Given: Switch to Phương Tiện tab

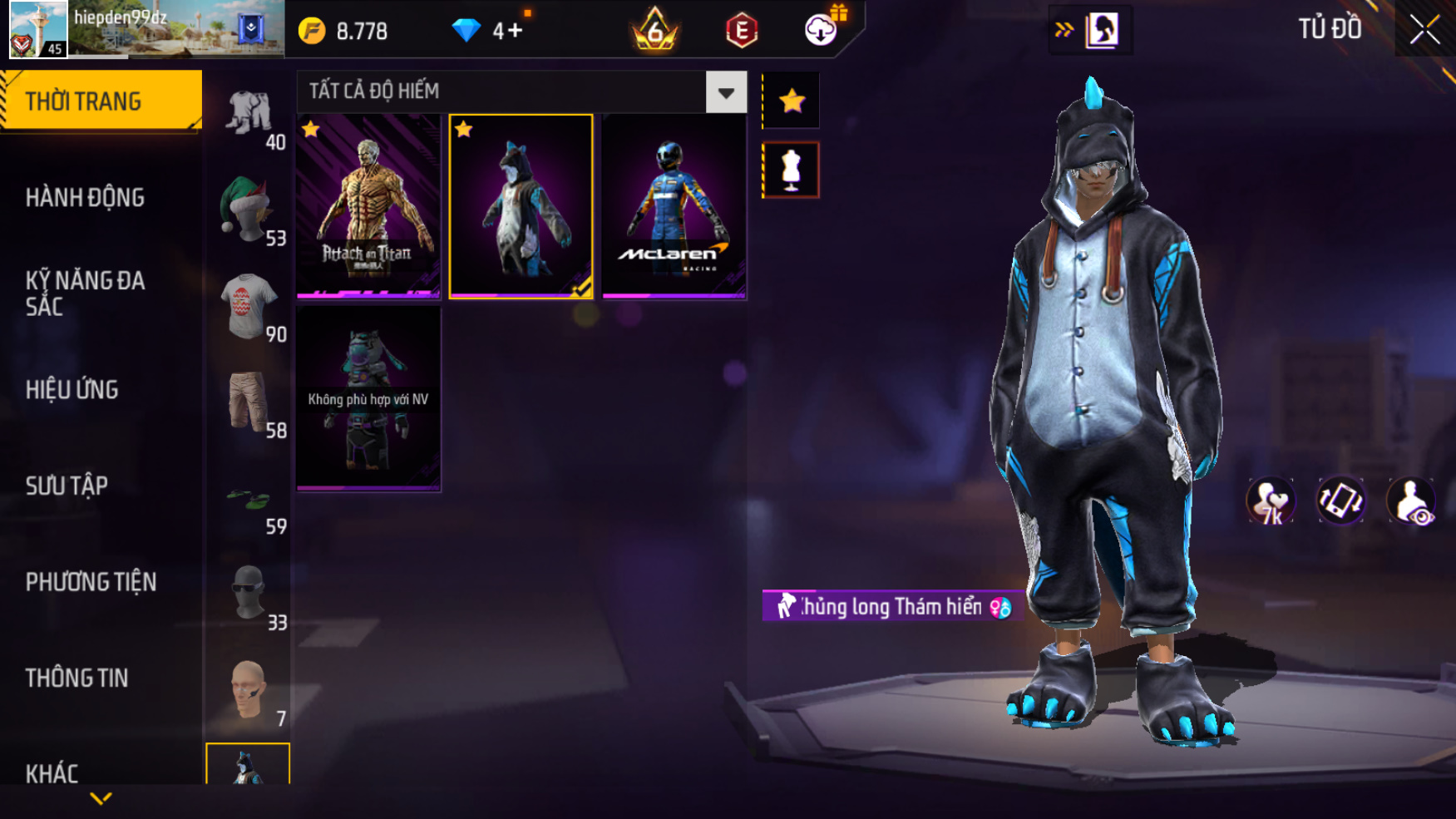Looking at the screenshot, I should (x=91, y=582).
